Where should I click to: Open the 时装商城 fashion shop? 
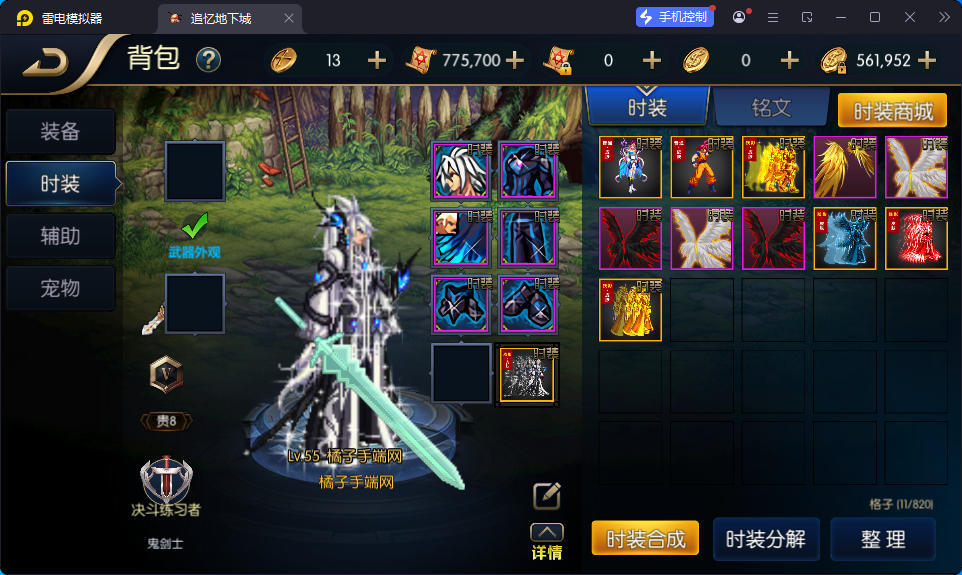coord(892,110)
